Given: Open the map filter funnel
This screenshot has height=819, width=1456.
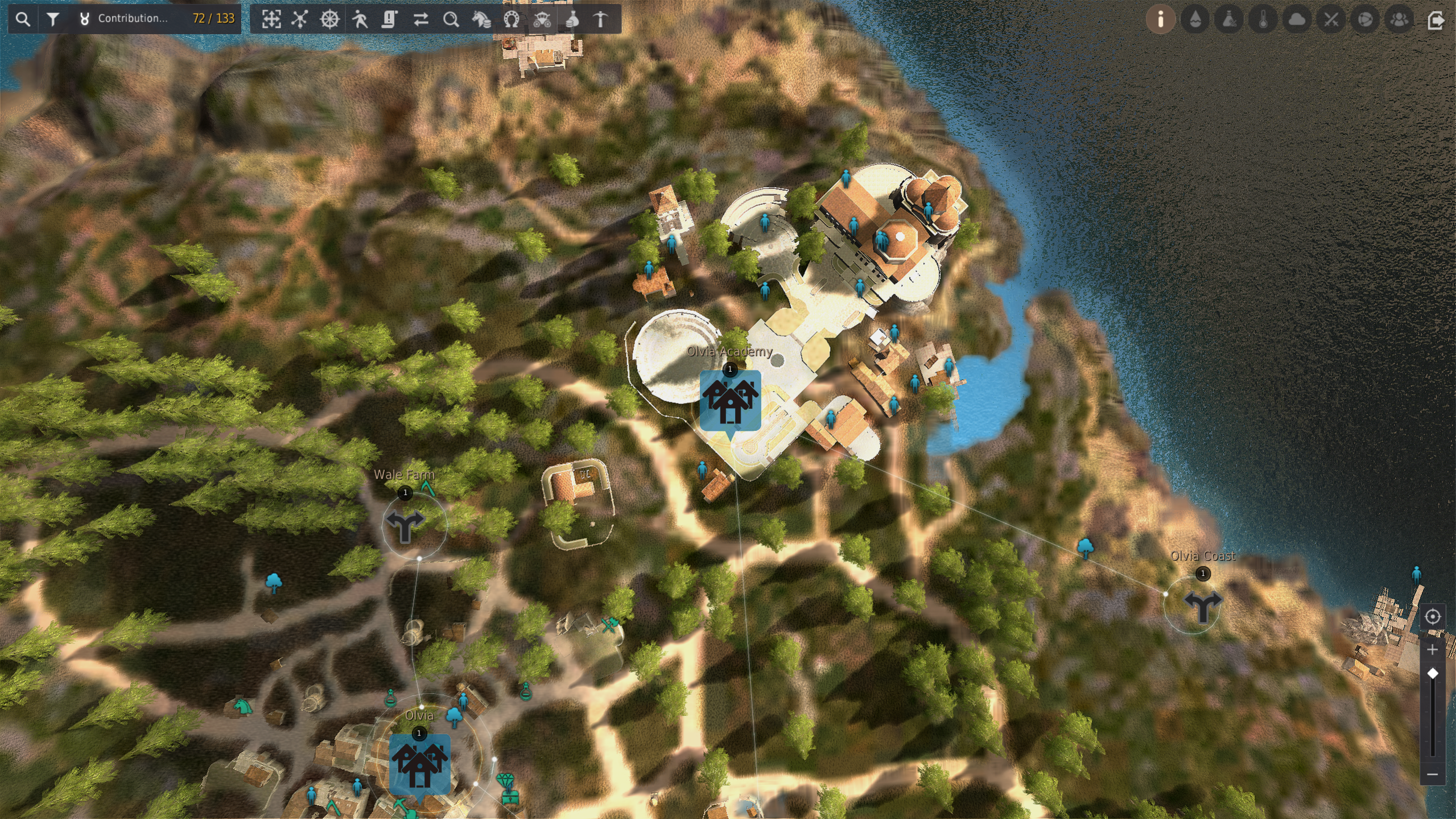Looking at the screenshot, I should [53, 19].
